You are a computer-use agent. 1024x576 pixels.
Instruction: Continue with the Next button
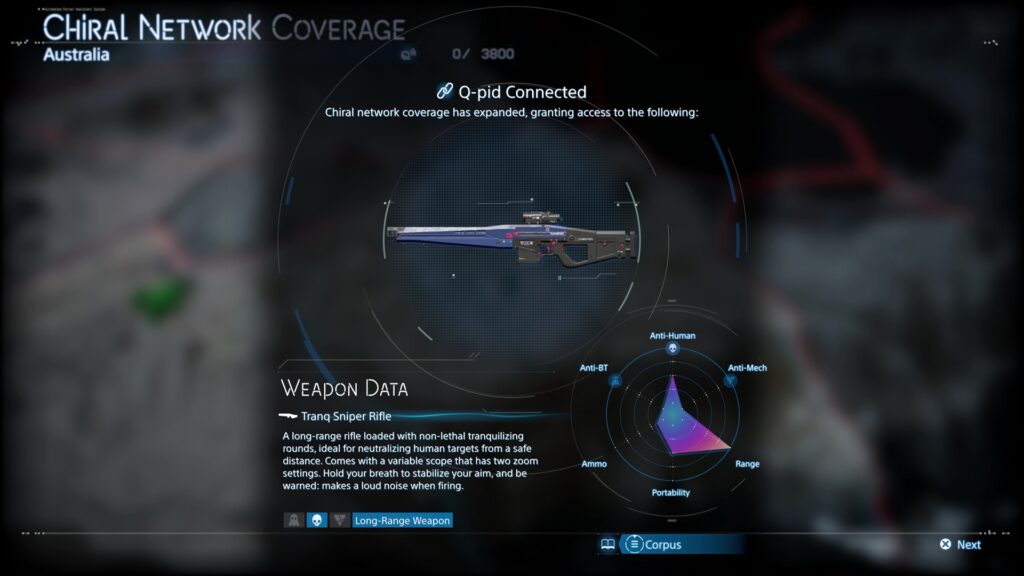[960, 545]
